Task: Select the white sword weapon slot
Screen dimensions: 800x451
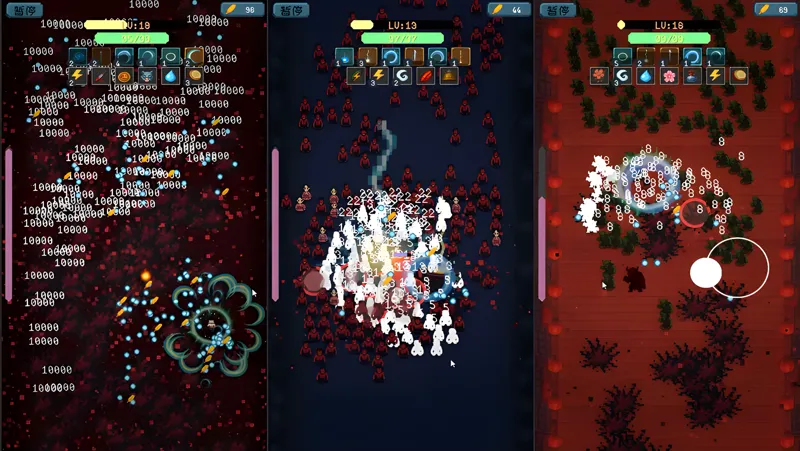Action: click(x=415, y=56)
